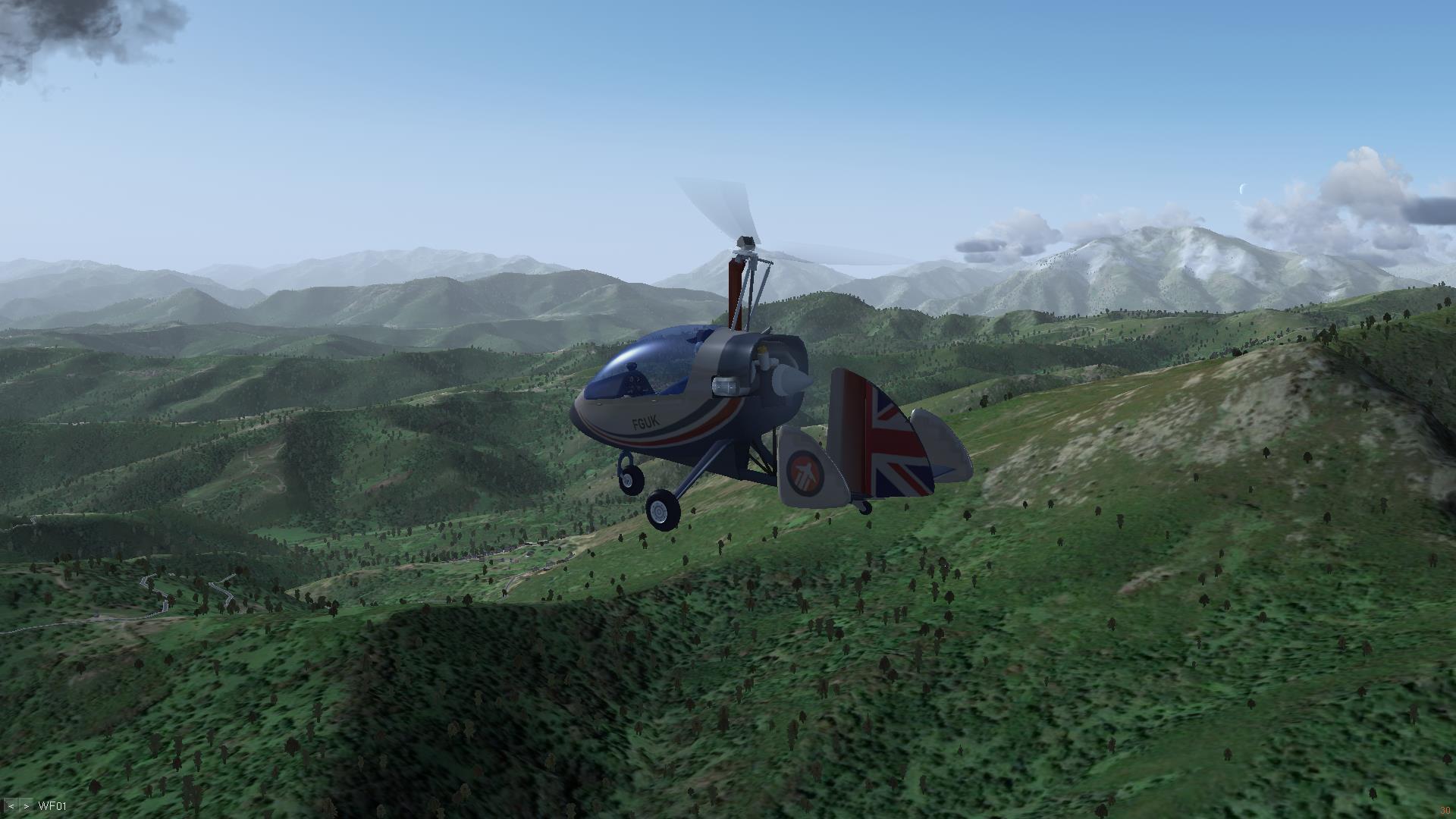Click the right arrow next to WF01
This screenshot has height=819, width=1456.
[x=26, y=806]
